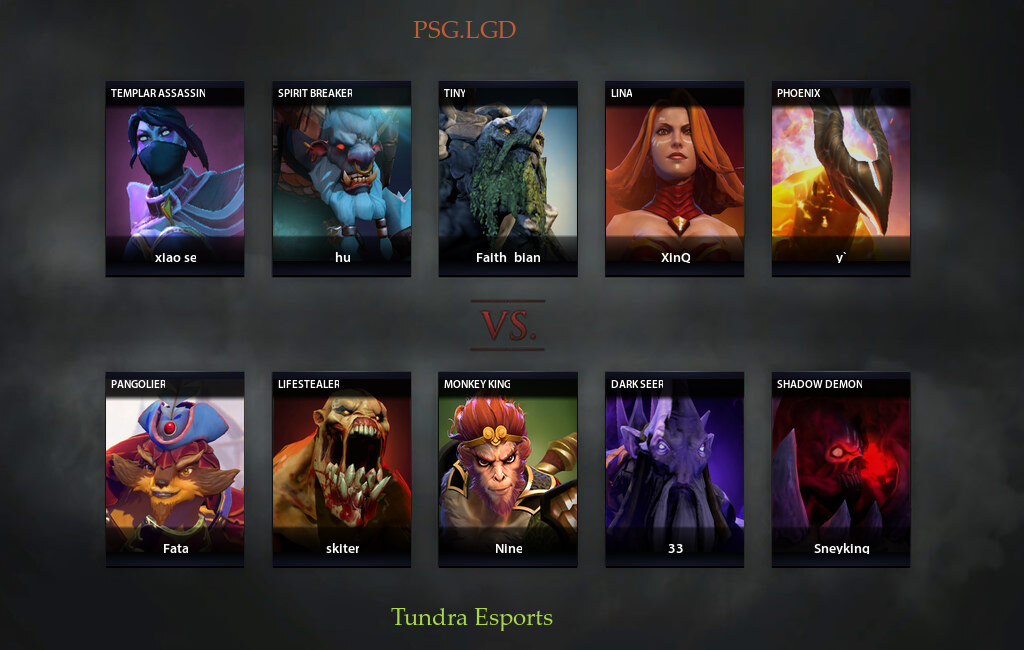Open the Phoenix hero card

[841, 178]
